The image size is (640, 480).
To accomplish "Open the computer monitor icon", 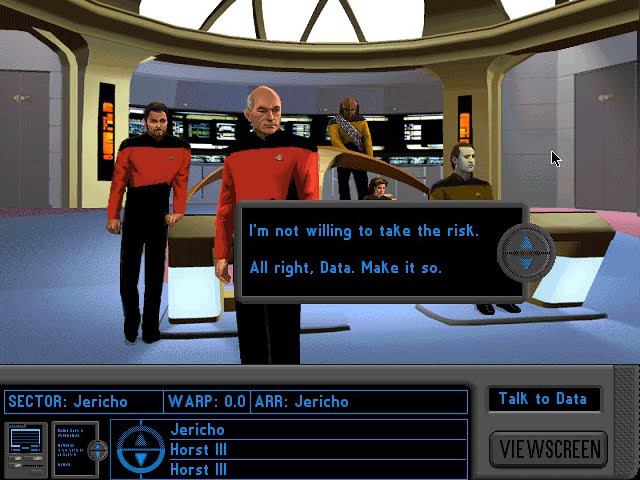I will click(24, 447).
